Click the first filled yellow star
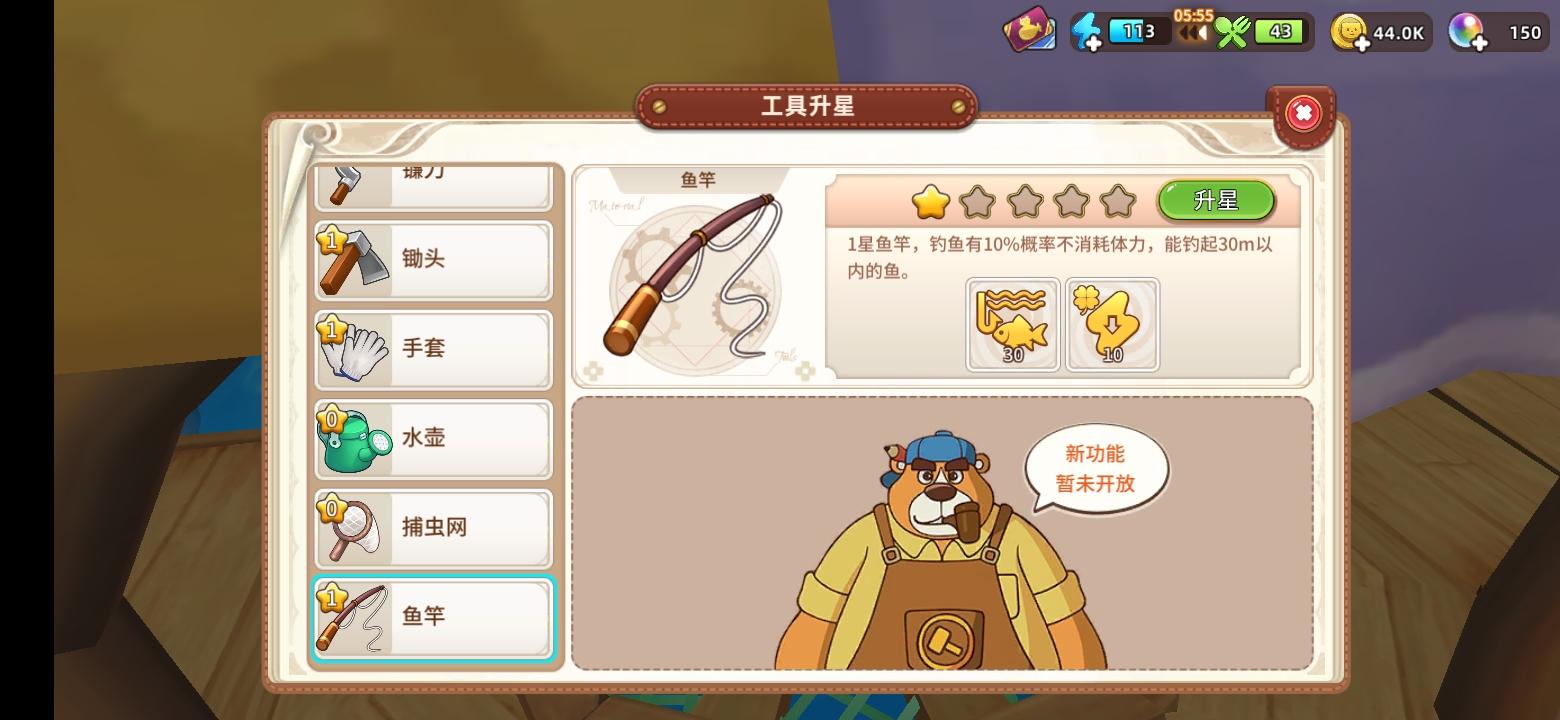The image size is (1560, 720). pos(931,201)
